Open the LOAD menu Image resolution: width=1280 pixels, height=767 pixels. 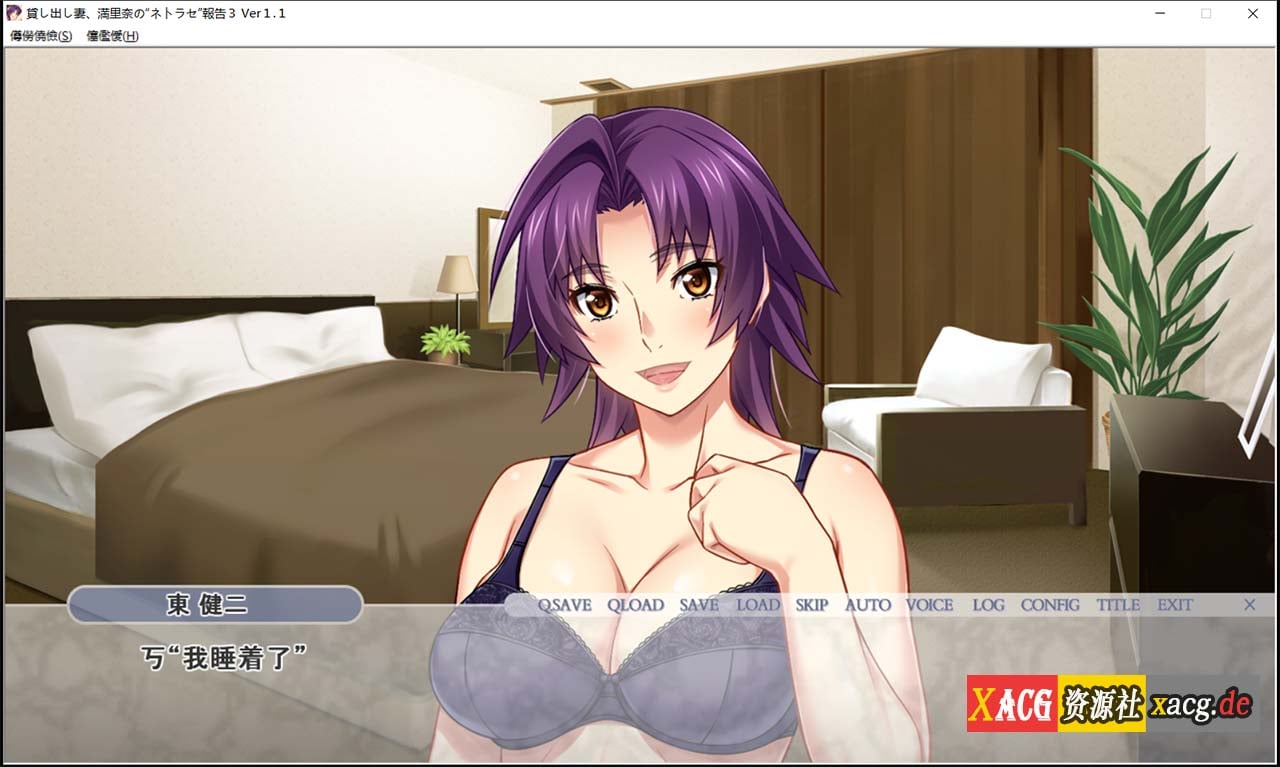(758, 605)
